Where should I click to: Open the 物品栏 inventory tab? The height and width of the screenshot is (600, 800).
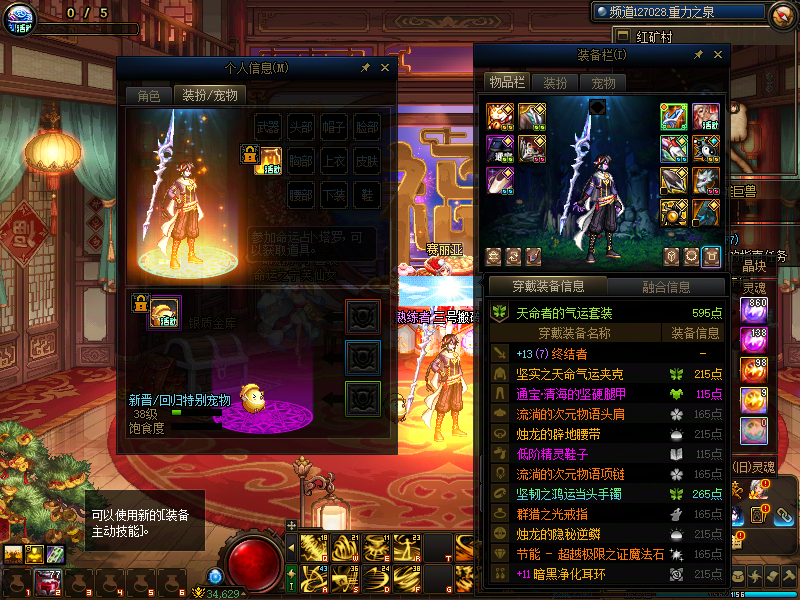pyautogui.click(x=506, y=83)
